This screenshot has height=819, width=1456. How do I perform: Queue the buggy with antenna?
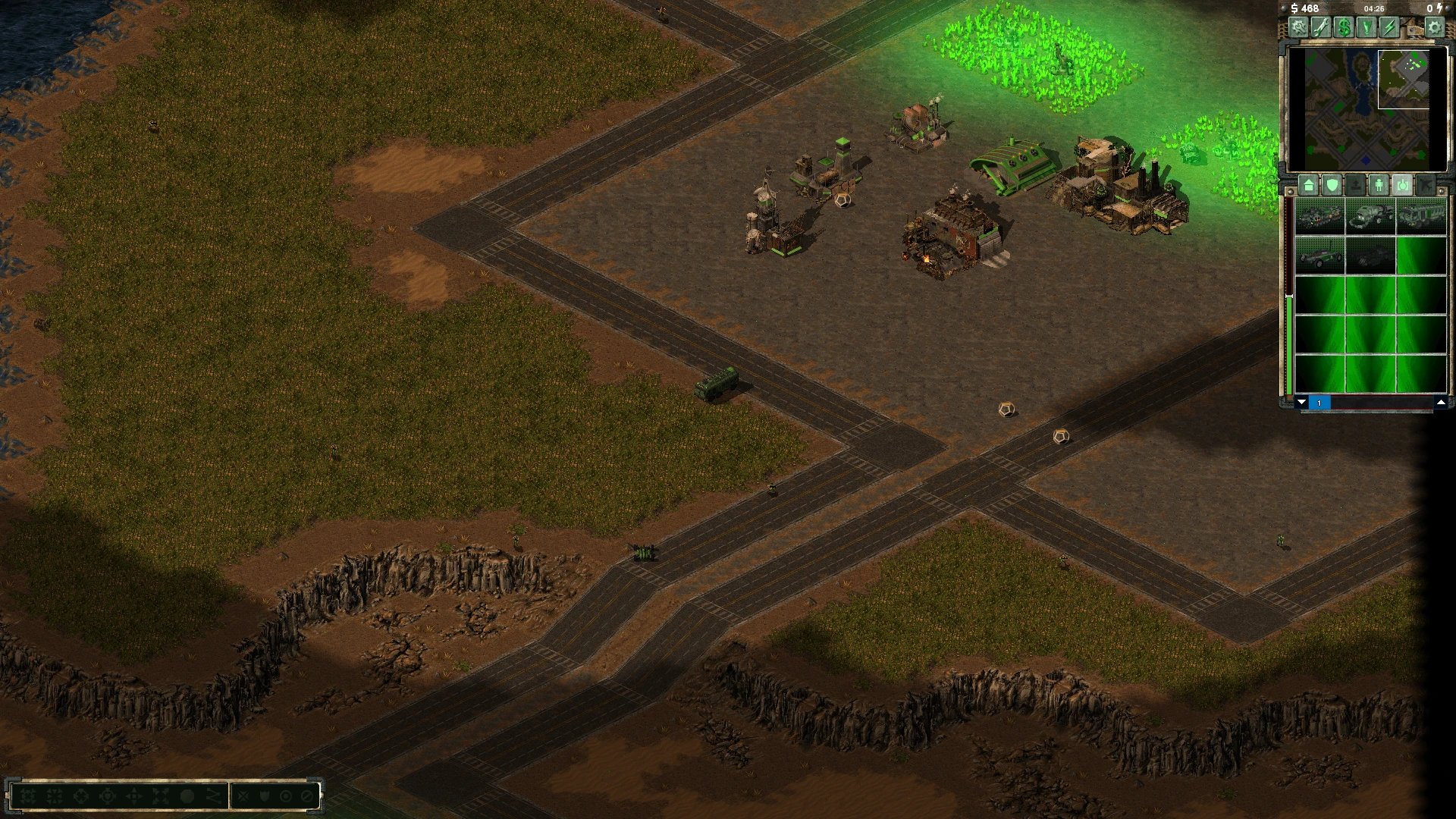[x=1320, y=256]
